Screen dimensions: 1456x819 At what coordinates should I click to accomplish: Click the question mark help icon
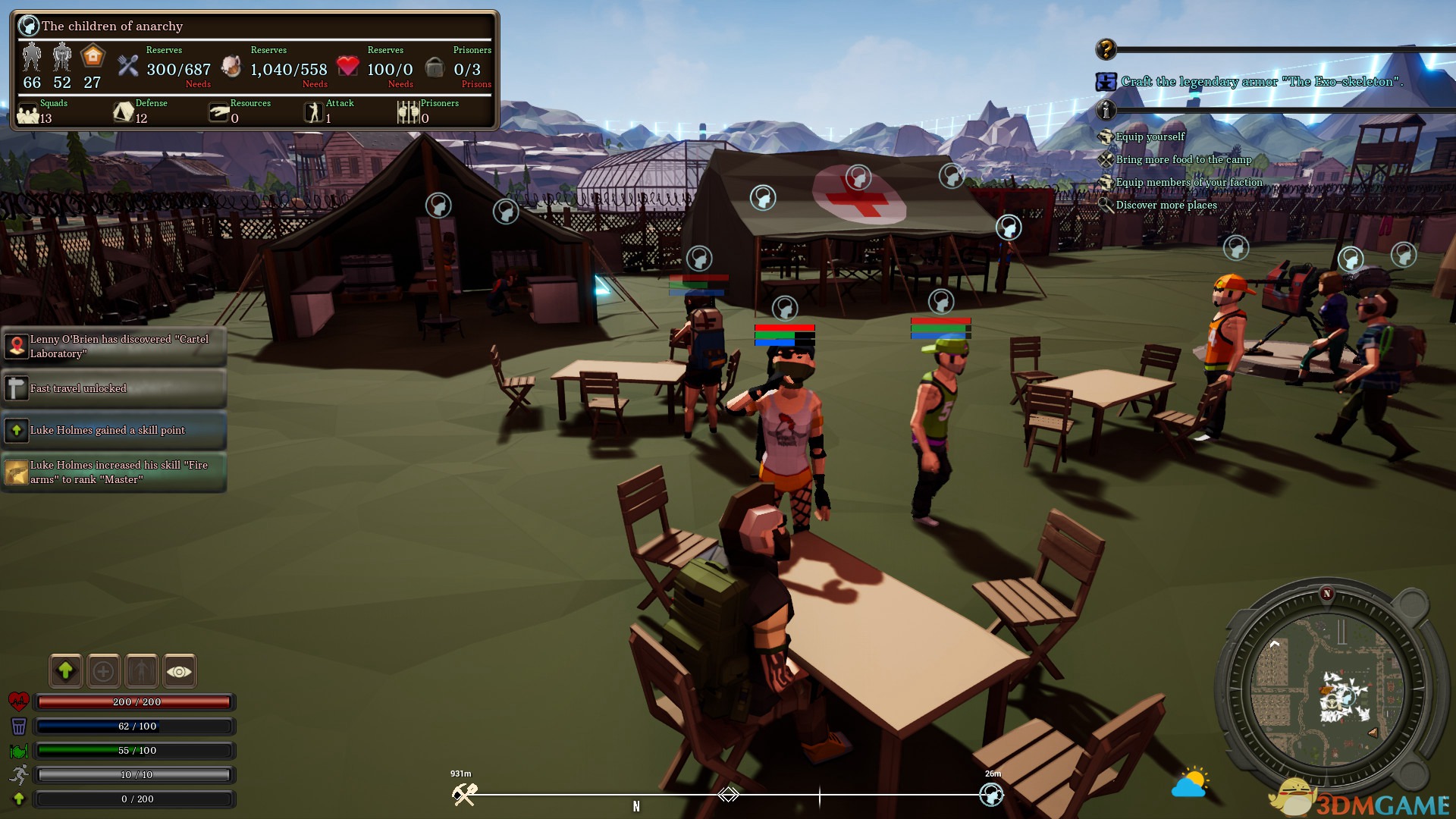pyautogui.click(x=1106, y=50)
